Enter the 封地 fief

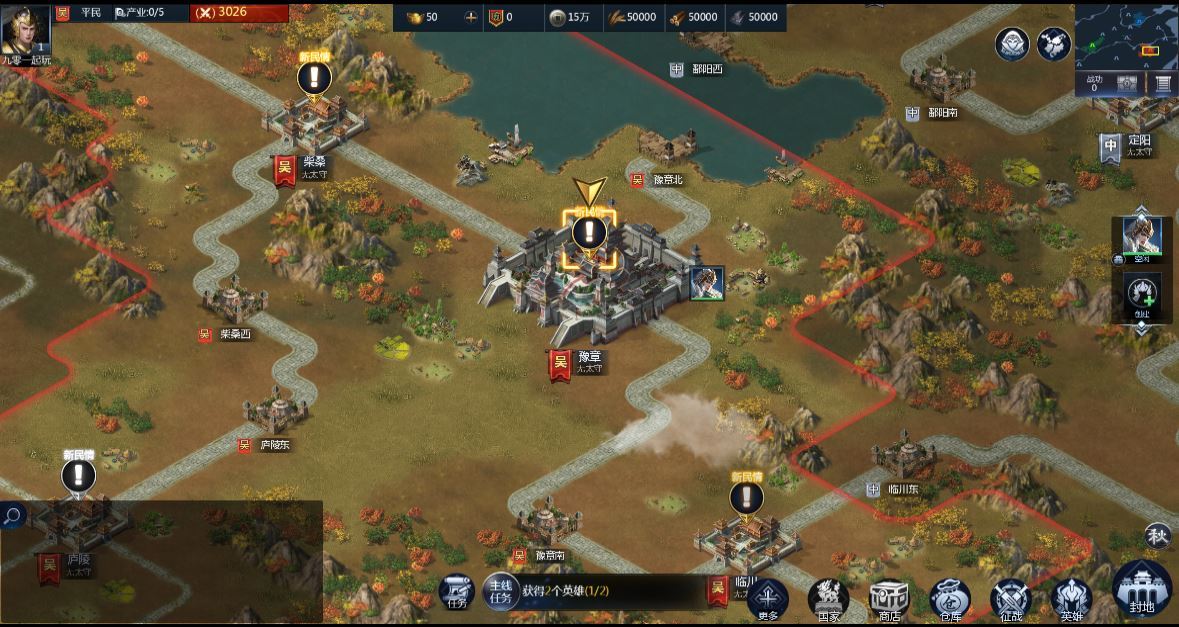click(1141, 590)
